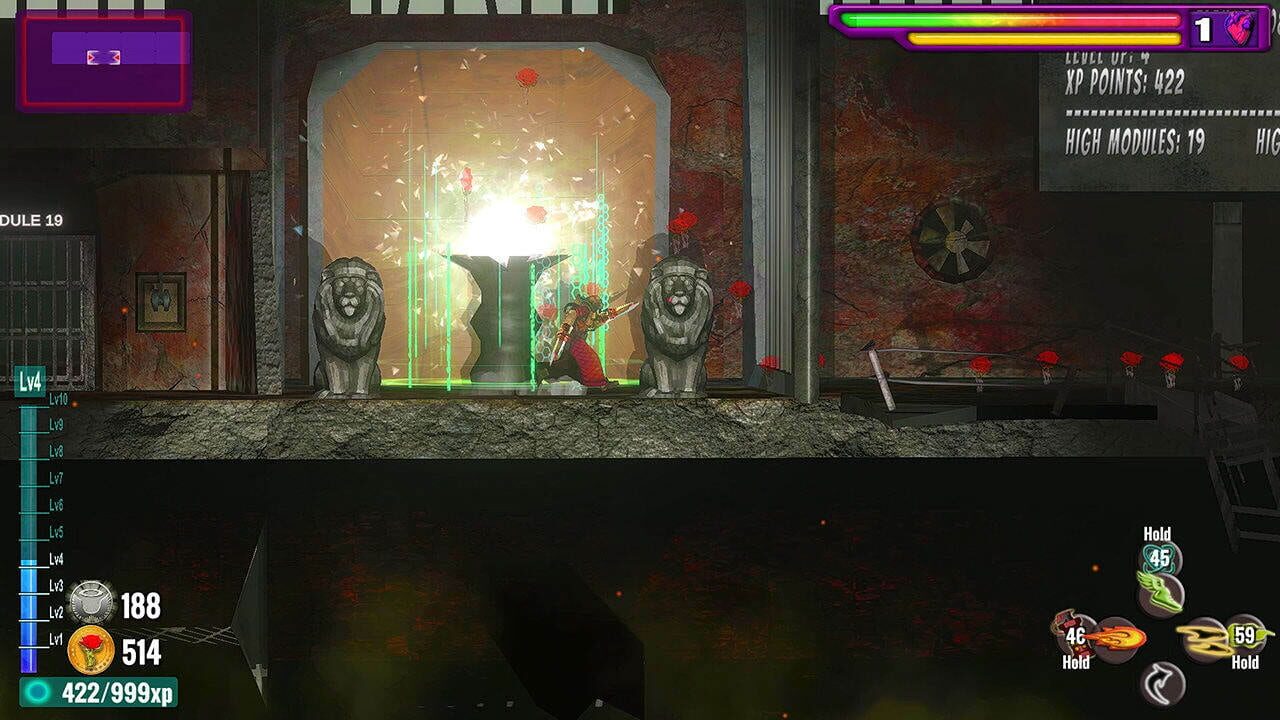Image resolution: width=1280 pixels, height=720 pixels.
Task: Trigger the atom-shaped ability showing 45
Action: tap(1160, 558)
